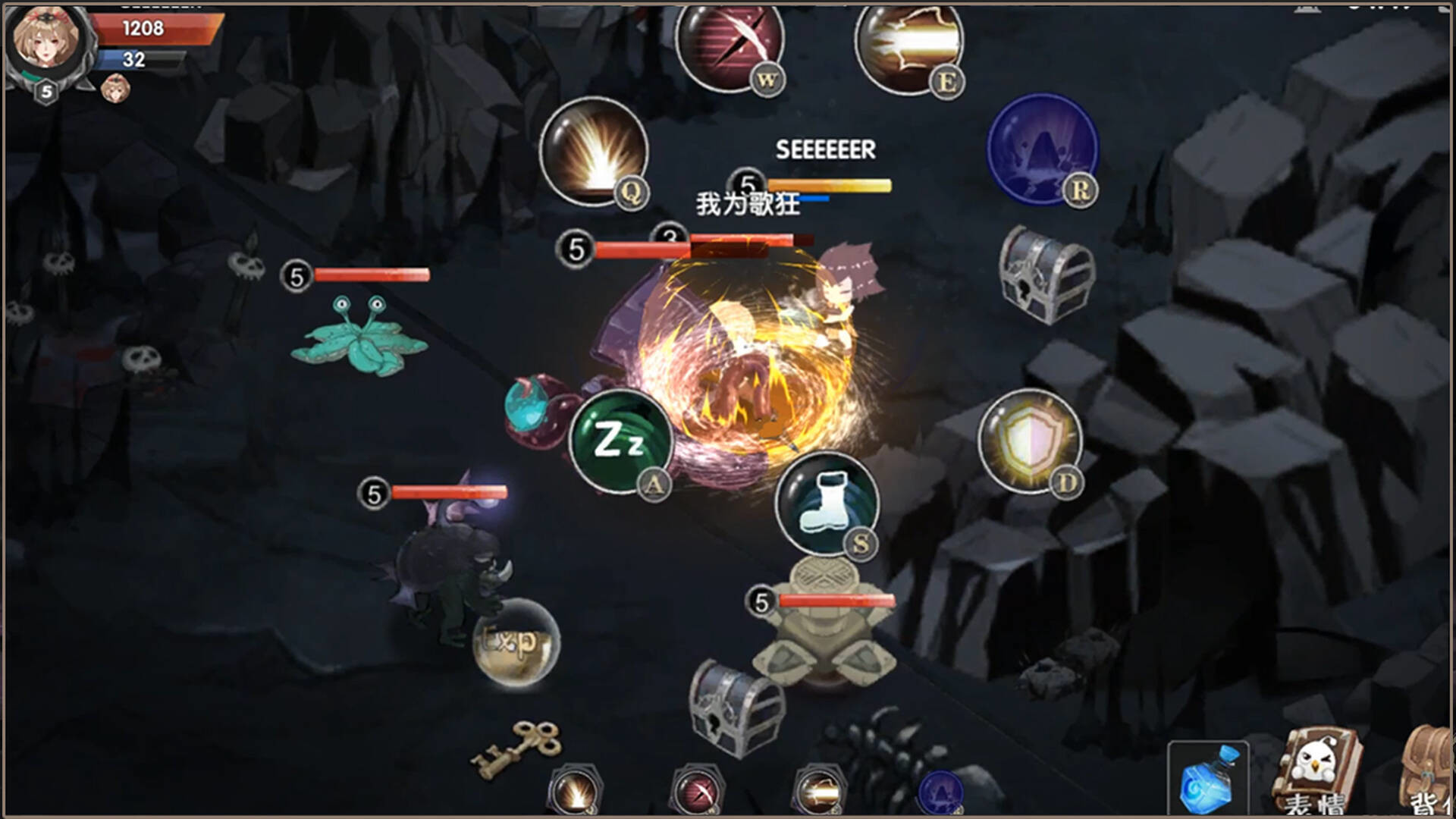Viewport: 1456px width, 819px height.
Task: Activate the W slash skill
Action: pyautogui.click(x=732, y=45)
